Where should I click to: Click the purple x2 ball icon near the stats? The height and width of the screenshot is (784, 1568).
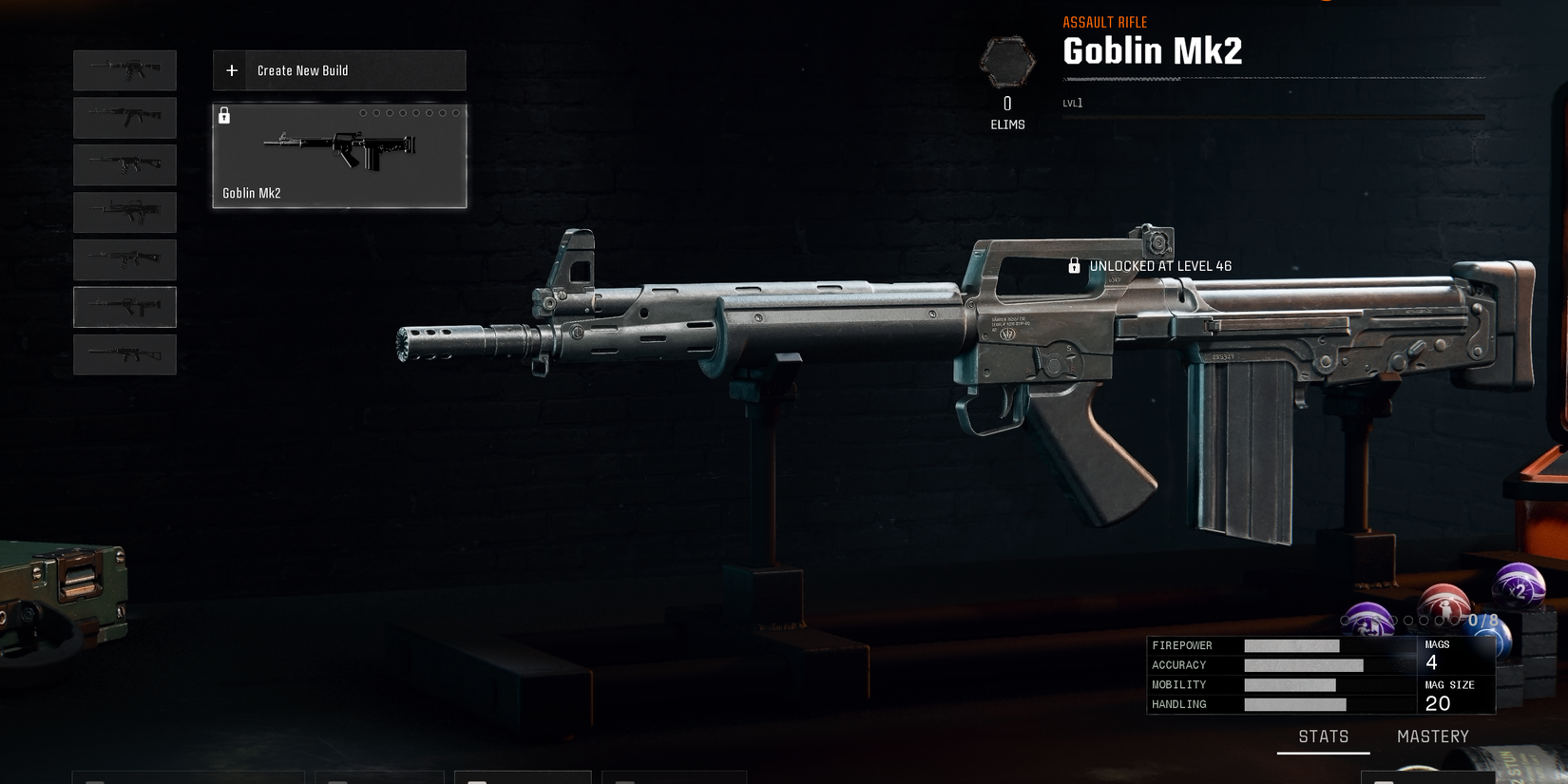[x=1518, y=587]
